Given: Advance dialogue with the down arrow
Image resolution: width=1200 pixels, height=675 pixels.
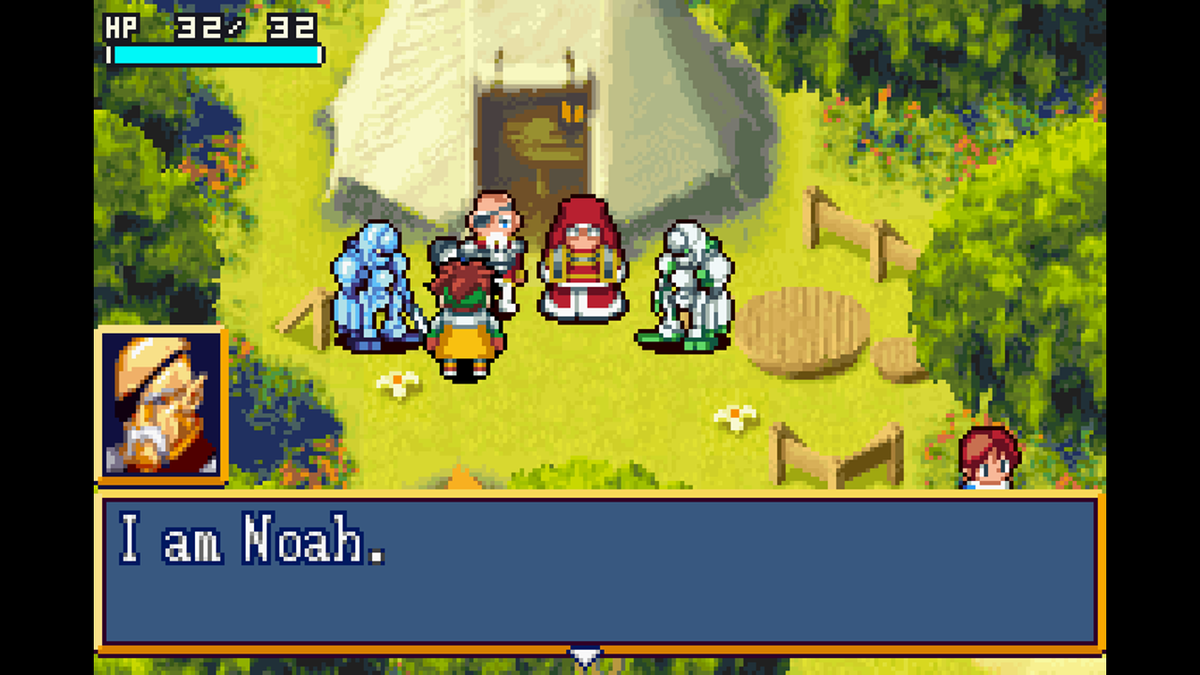Looking at the screenshot, I should click(x=585, y=657).
